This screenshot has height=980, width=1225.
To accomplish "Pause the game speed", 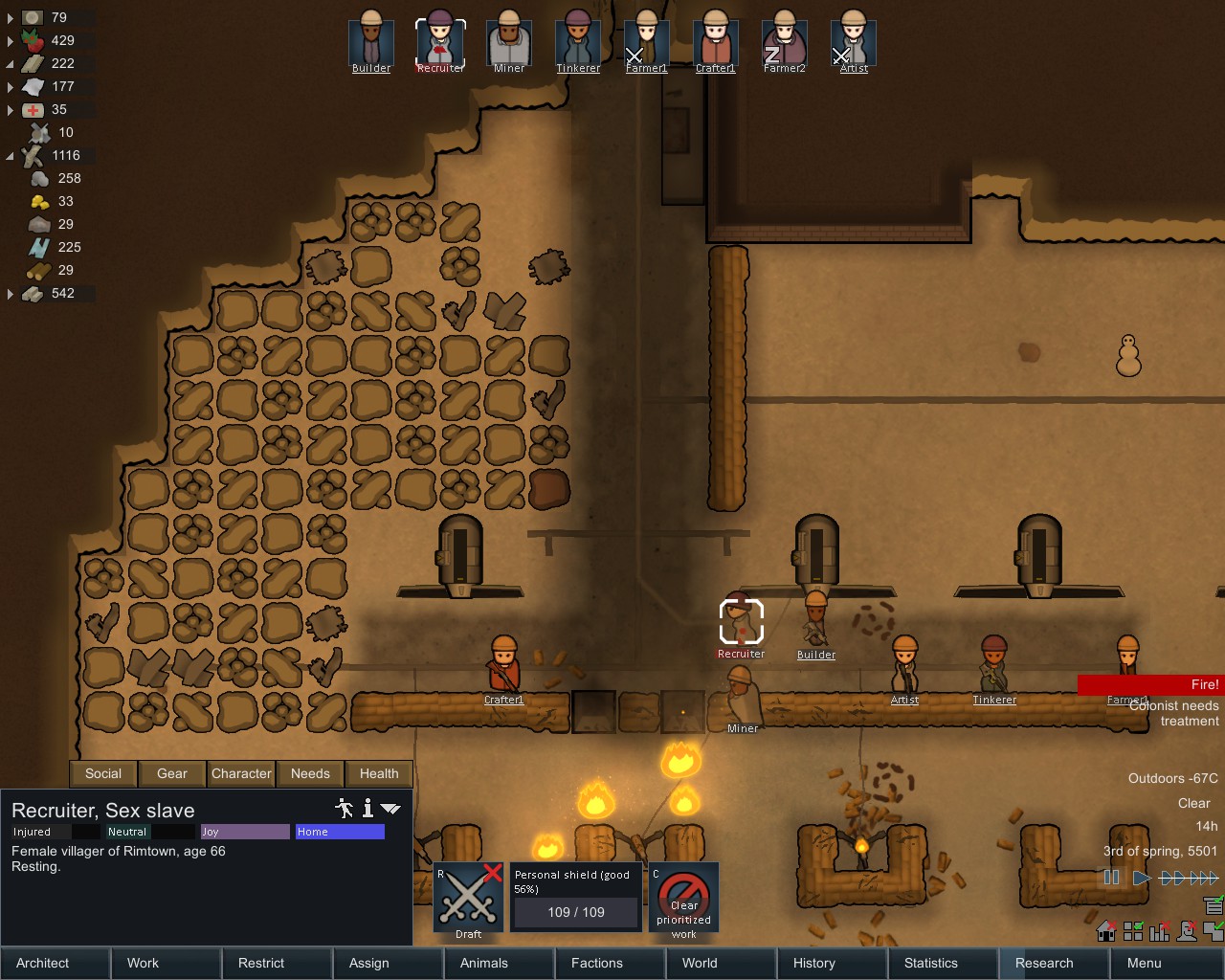I will pyautogui.click(x=1111, y=877).
